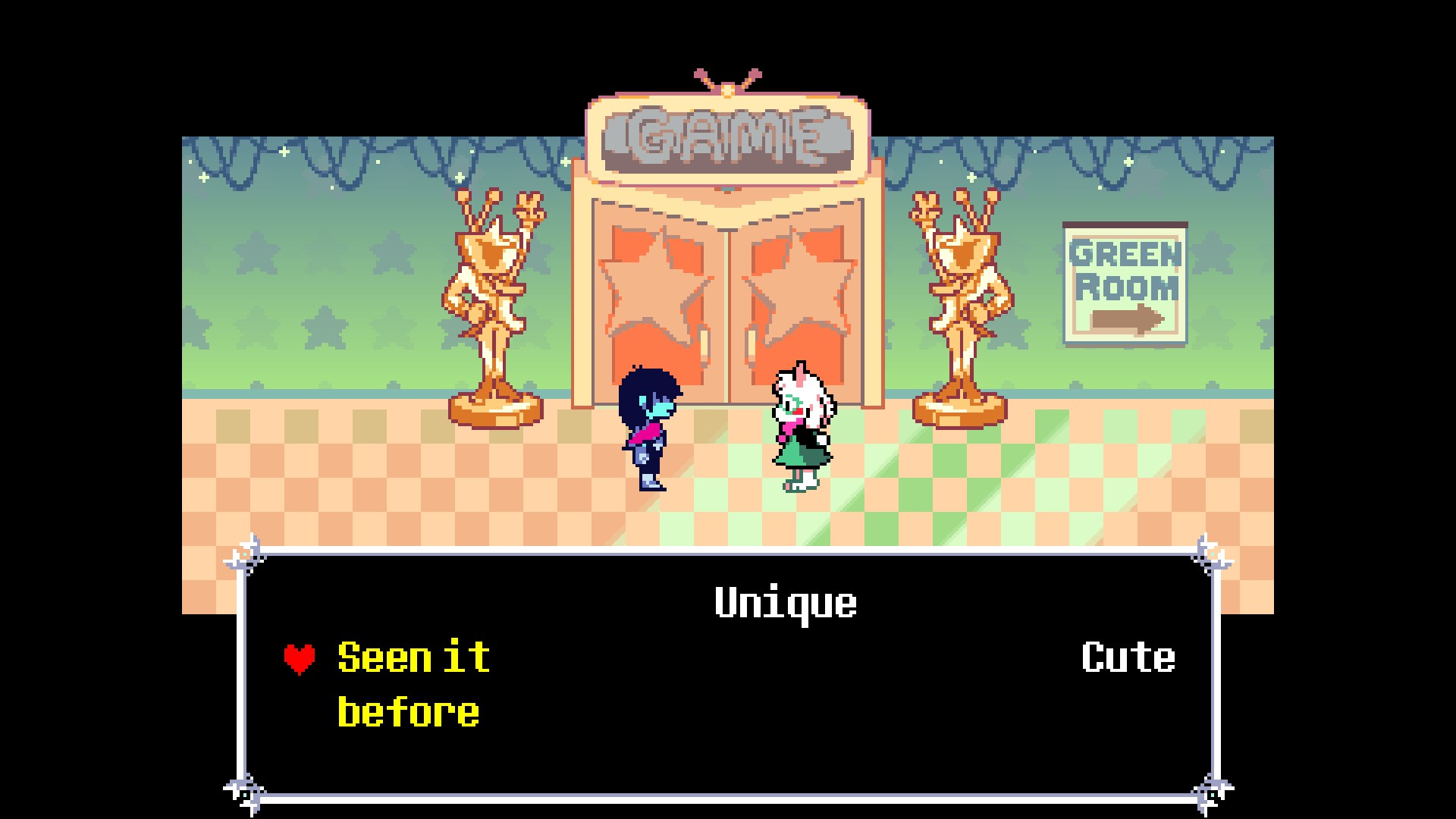Select the 'Unique' dialogue option

pos(786,603)
